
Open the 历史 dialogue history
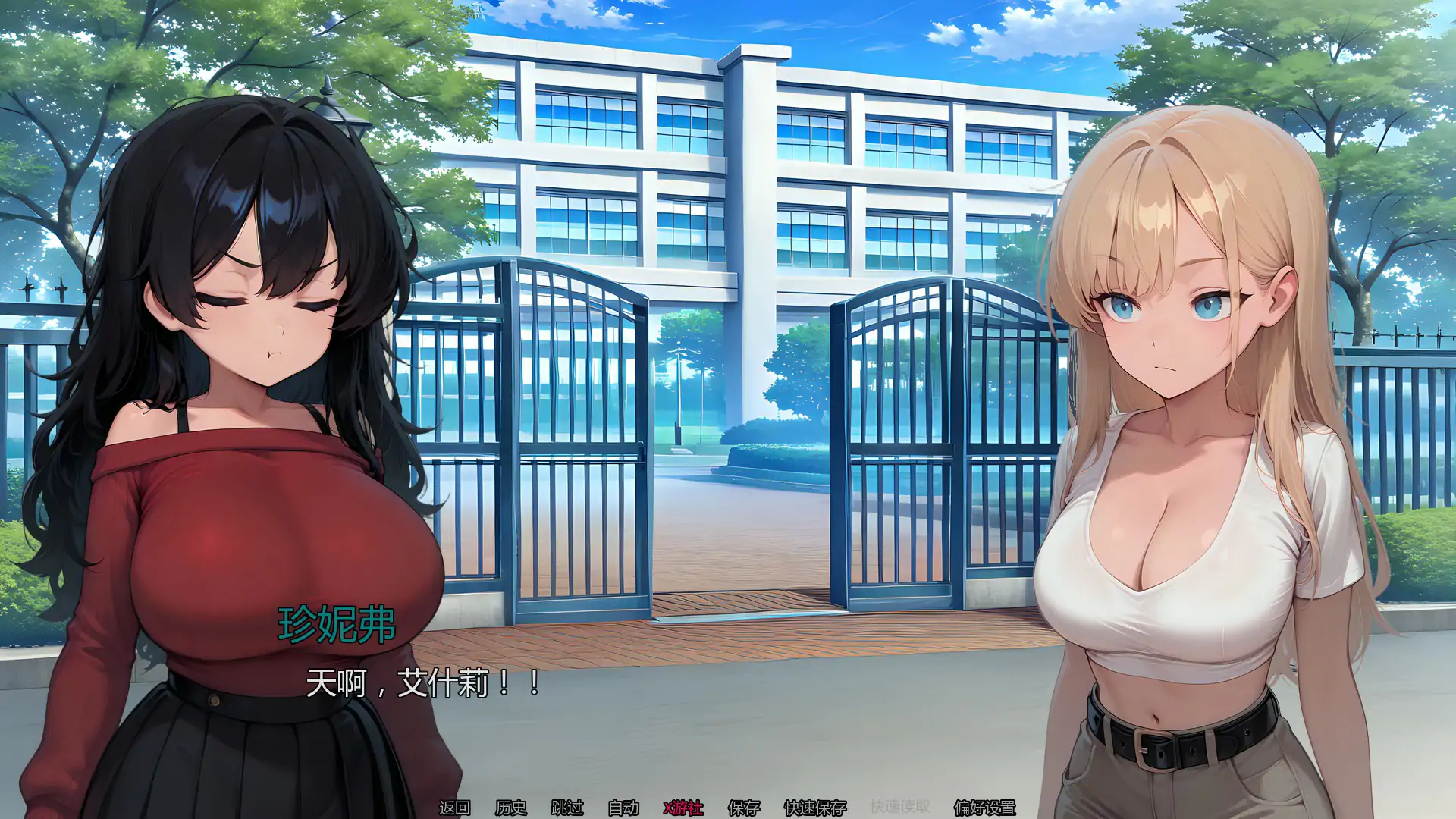point(511,808)
